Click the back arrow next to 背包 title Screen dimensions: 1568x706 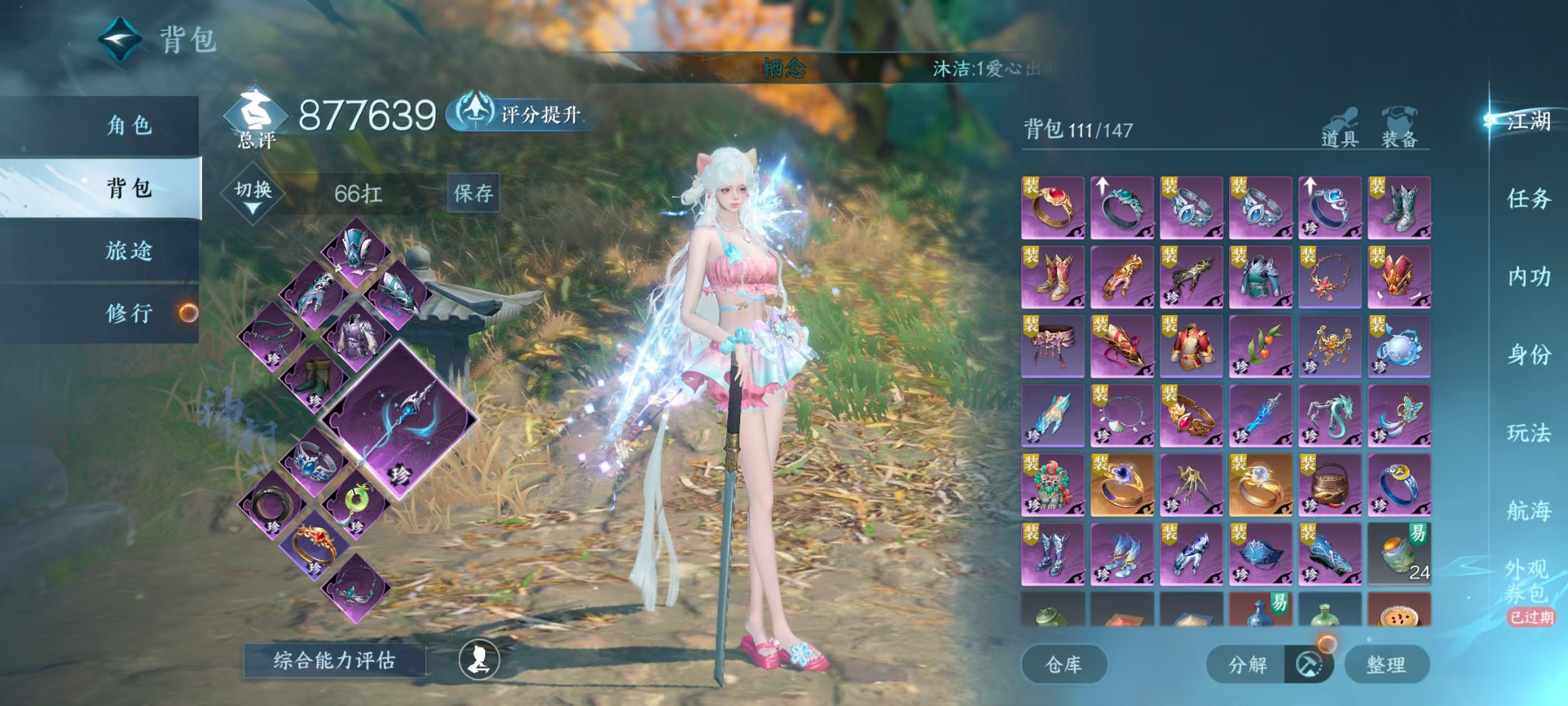point(120,40)
